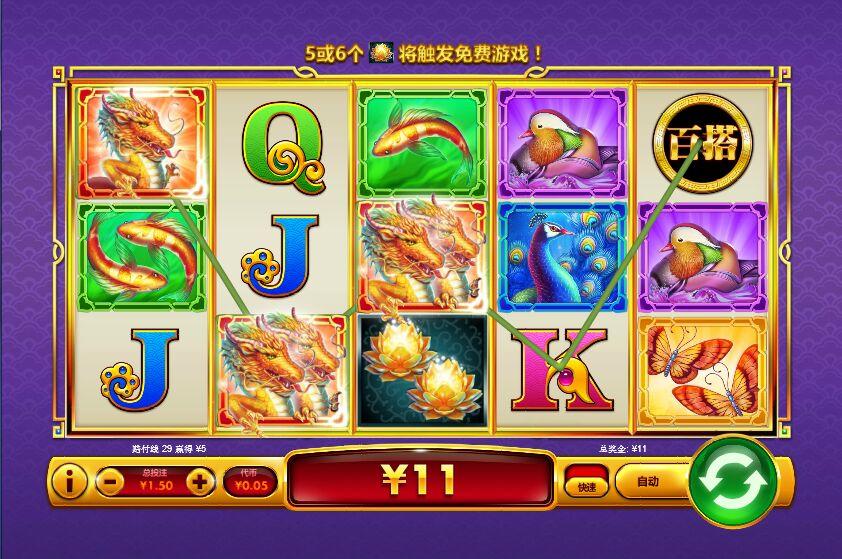Activate auto spin (自动)
This screenshot has width=842, height=559.
(649, 482)
